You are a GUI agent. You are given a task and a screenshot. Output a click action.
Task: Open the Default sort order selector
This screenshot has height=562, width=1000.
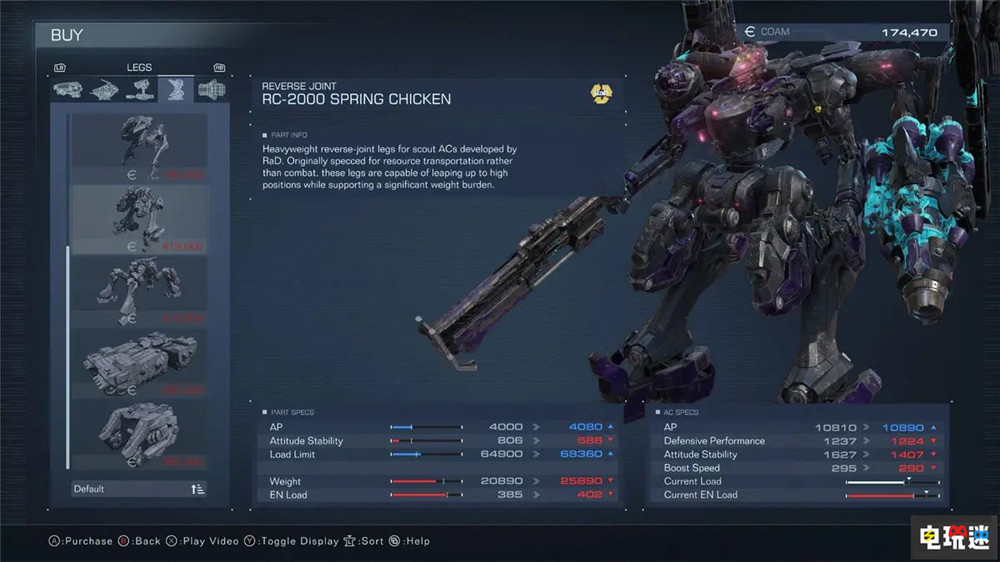click(x=140, y=489)
